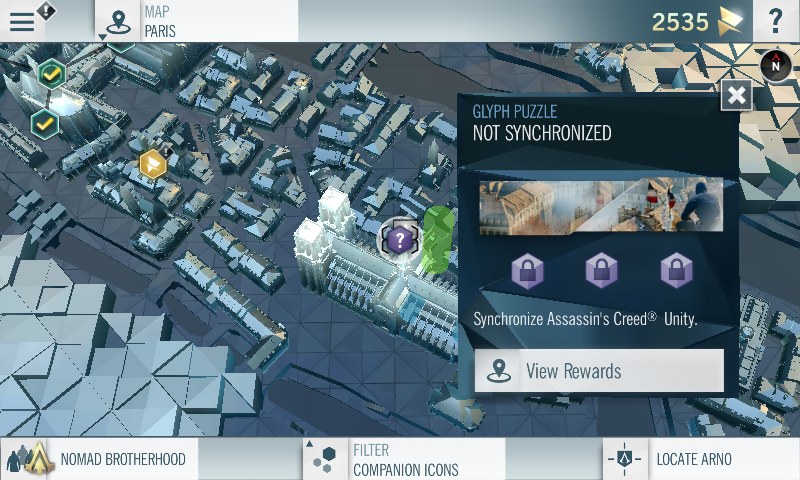Close the Glyph Puzzle panel

737,95
